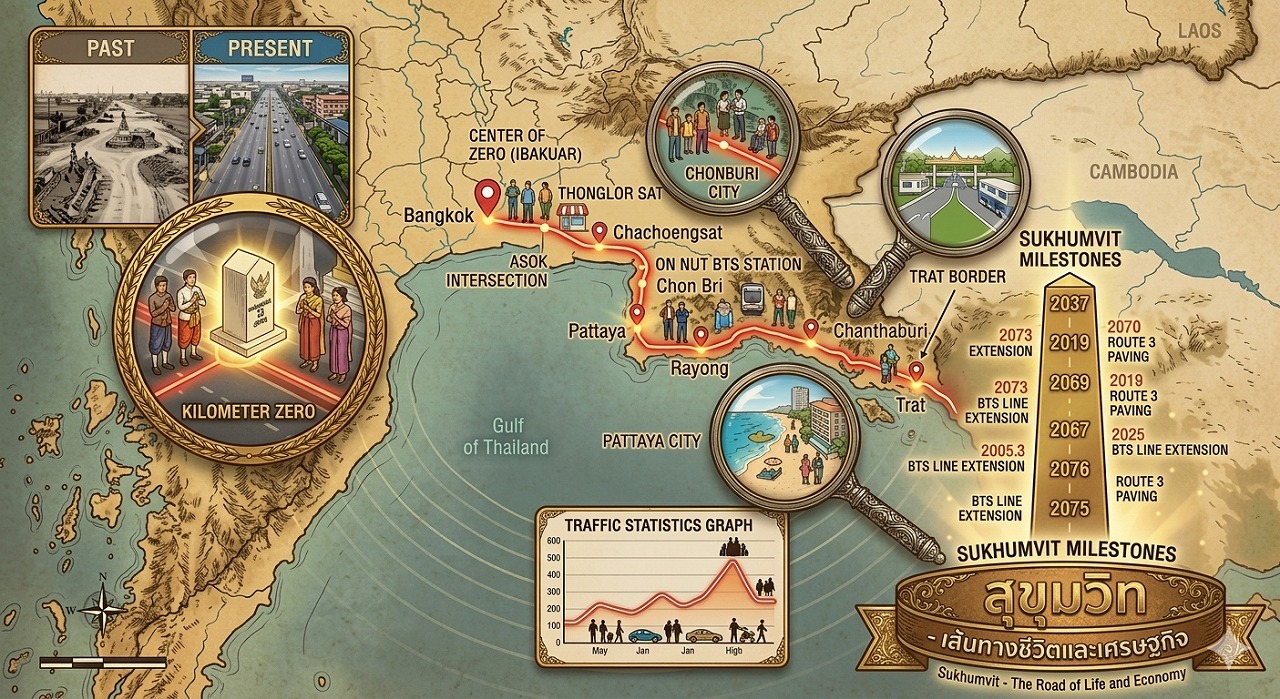This screenshot has height=699, width=1280.
Task: Click the compass rose
Action: click(103, 606)
